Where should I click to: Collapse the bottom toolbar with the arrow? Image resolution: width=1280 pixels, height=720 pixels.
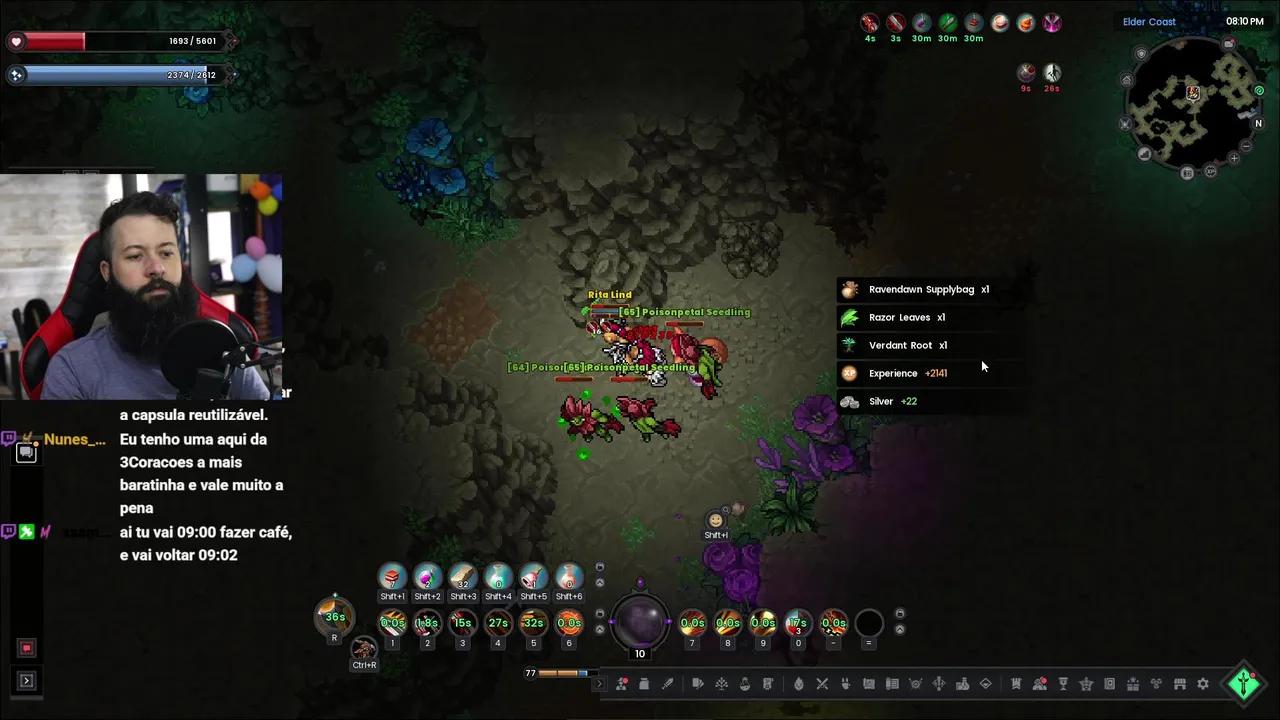[x=599, y=684]
